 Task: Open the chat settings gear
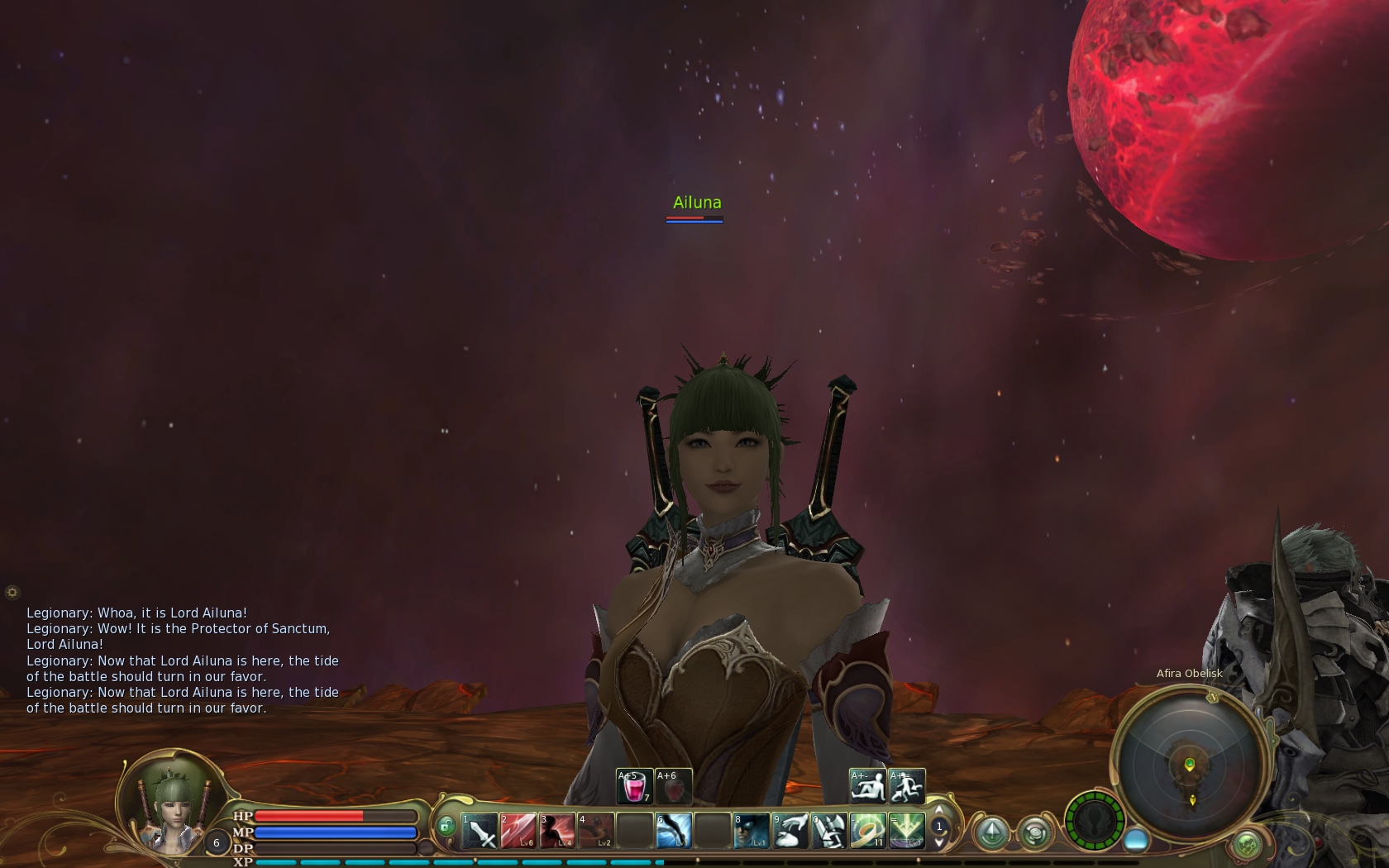12,592
